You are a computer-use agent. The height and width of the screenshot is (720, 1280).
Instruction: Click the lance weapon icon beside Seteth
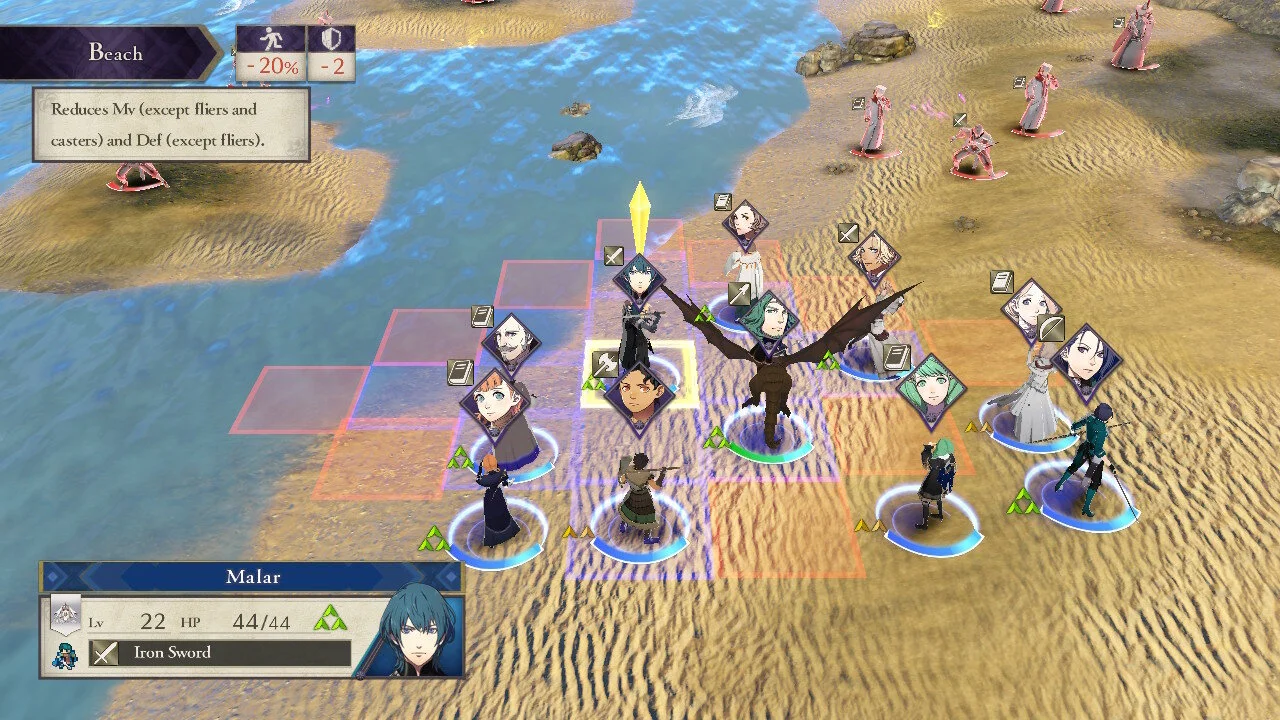click(739, 294)
